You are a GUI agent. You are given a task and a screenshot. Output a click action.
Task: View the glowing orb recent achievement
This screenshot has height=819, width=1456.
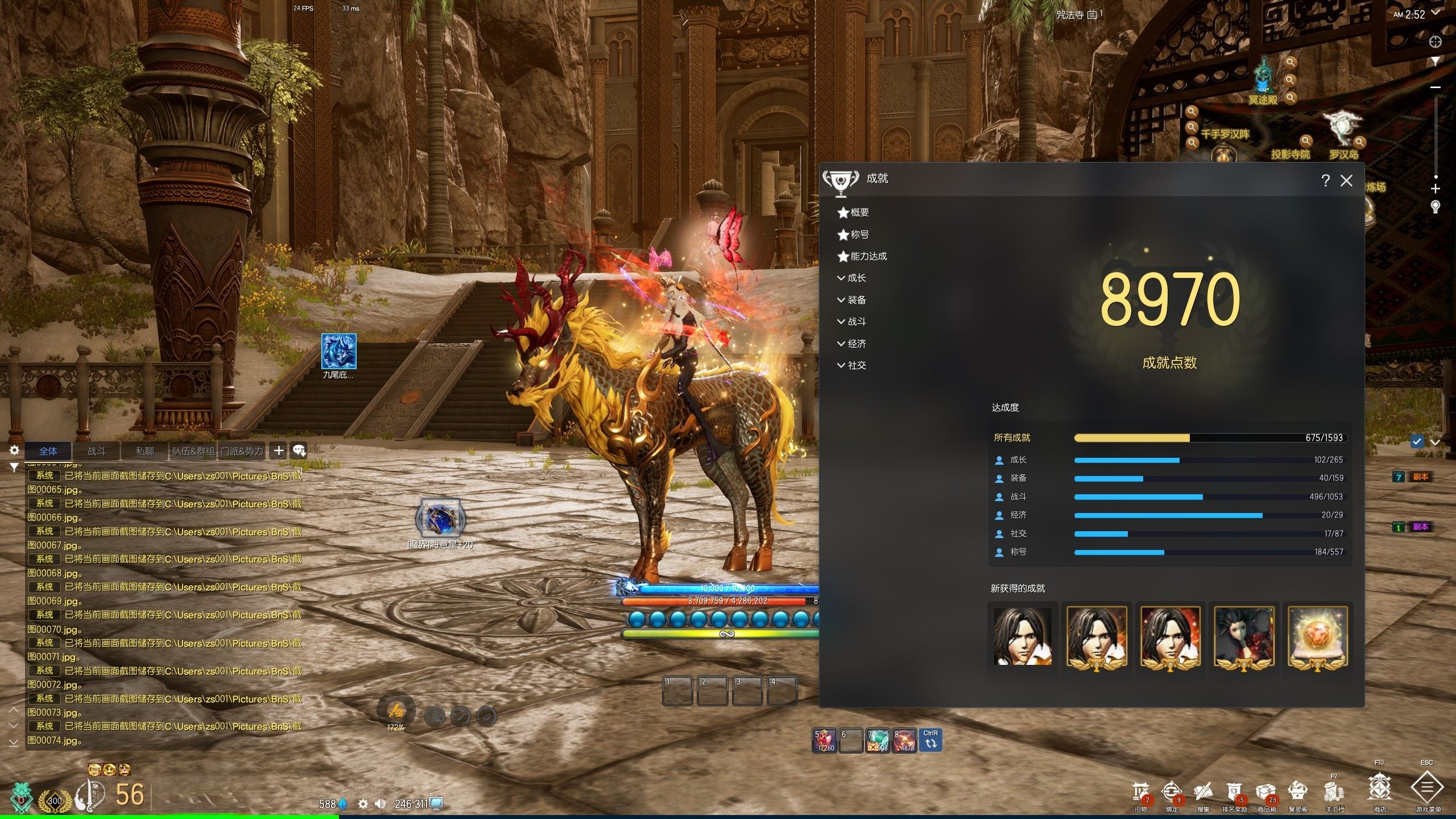(1317, 637)
